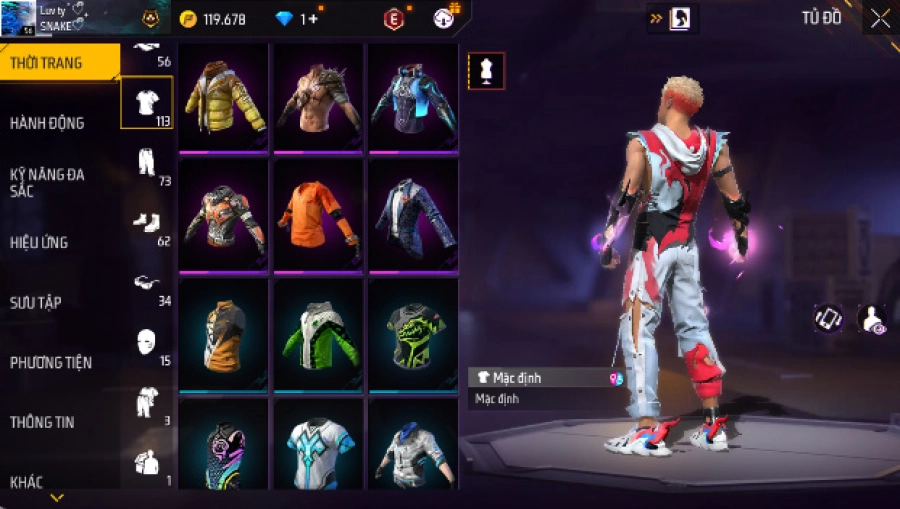Select the pants subcategory icon
900x509 pixels.
click(x=146, y=162)
